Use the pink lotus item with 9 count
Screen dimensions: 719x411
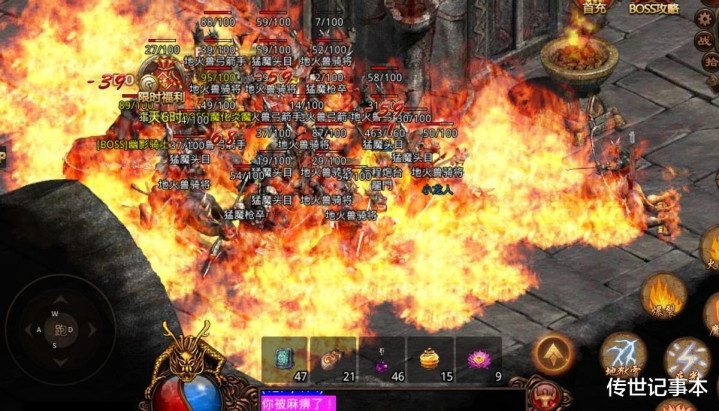[x=478, y=358]
